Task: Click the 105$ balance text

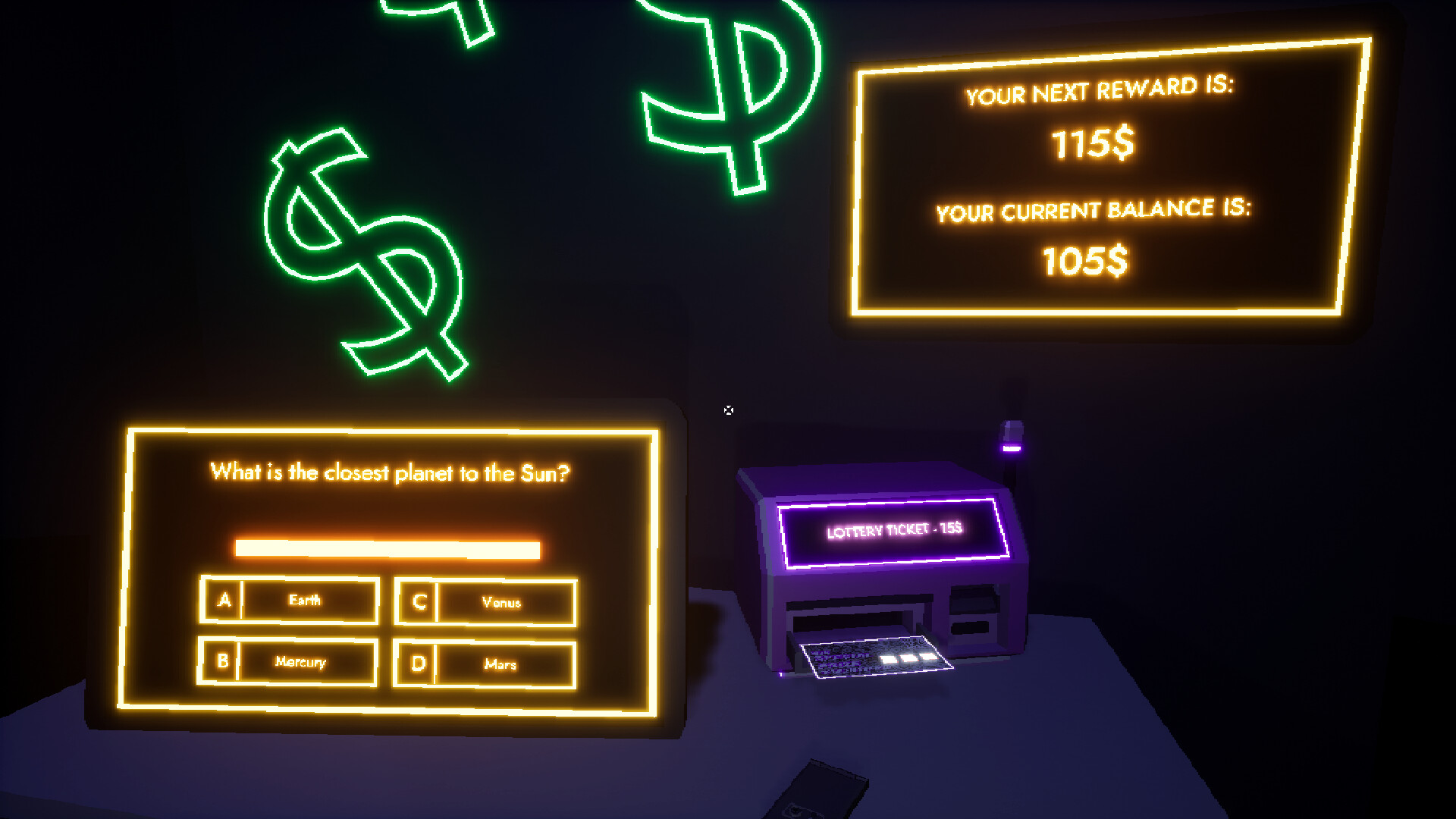Action: (1087, 260)
